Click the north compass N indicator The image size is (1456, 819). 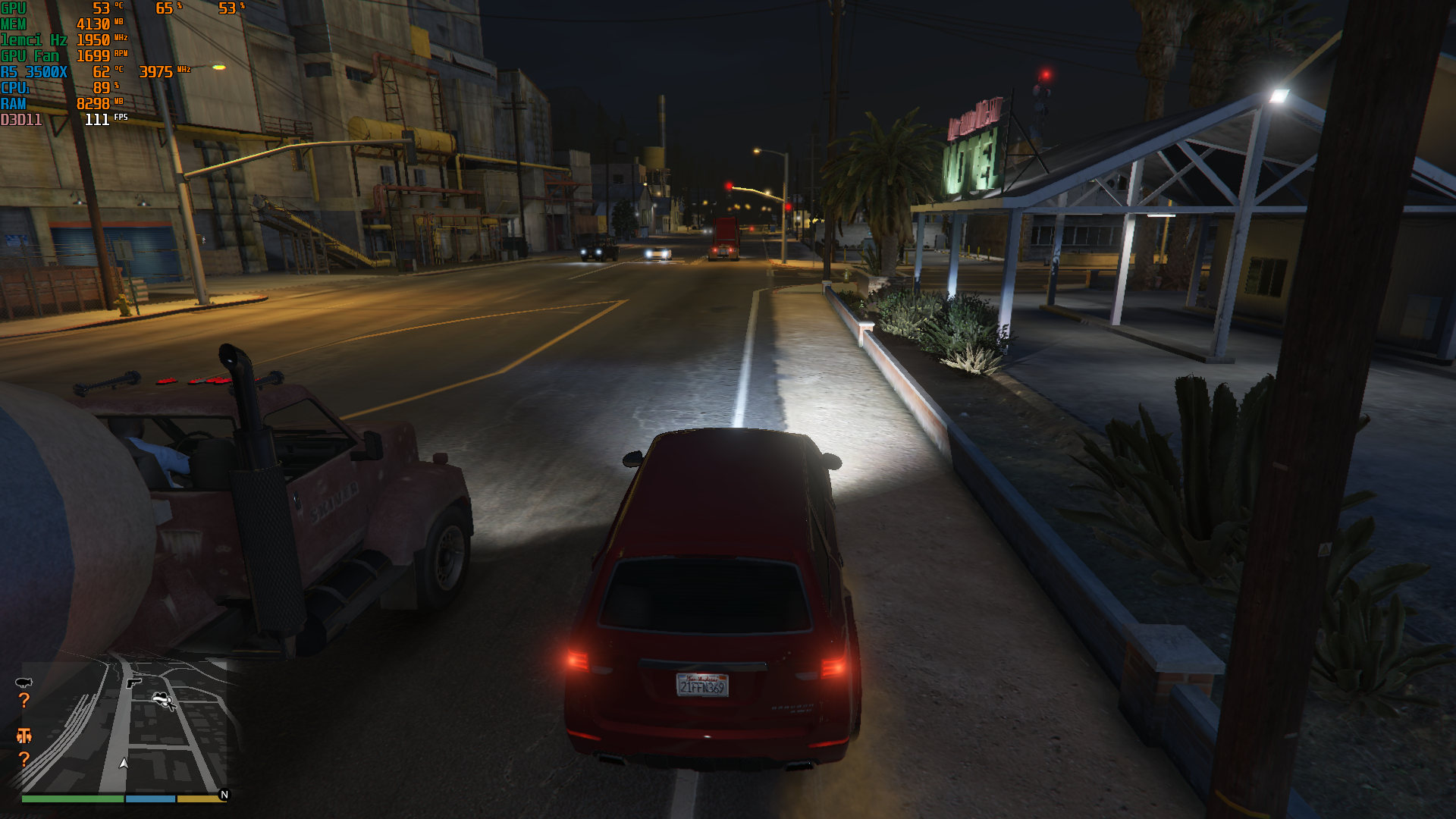tap(224, 795)
